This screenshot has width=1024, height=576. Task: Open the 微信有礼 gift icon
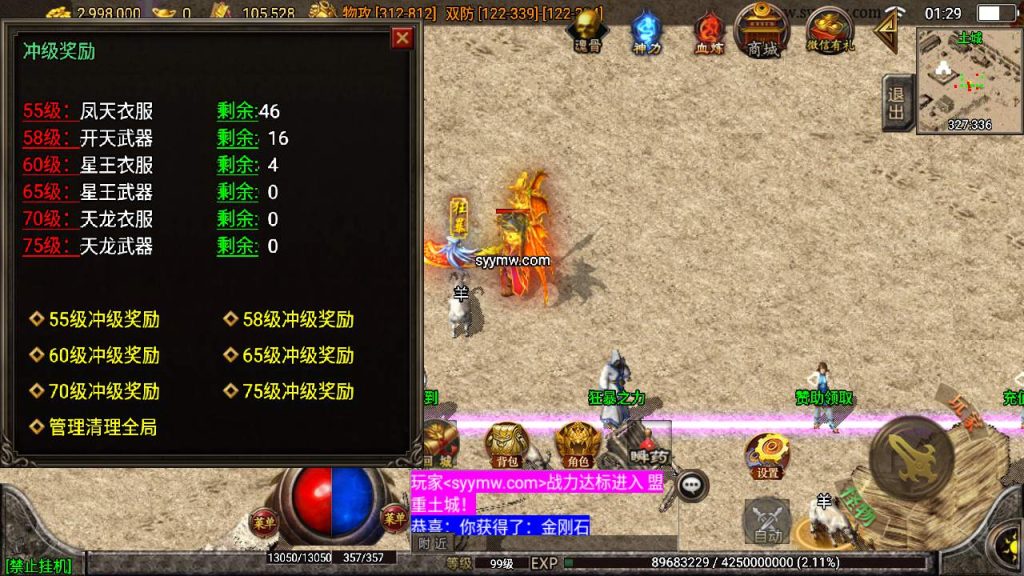[829, 31]
